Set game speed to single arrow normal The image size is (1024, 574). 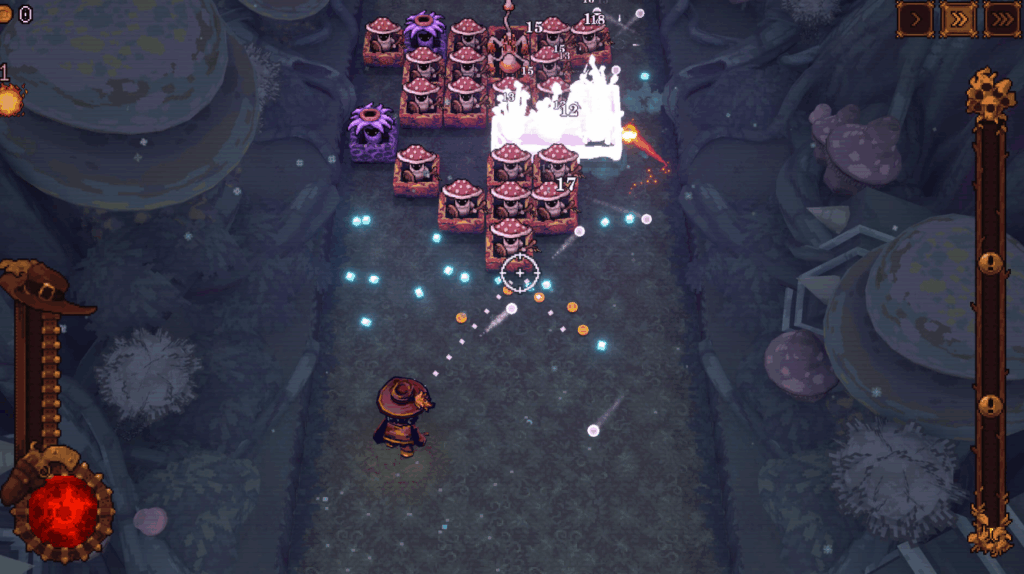tap(916, 19)
